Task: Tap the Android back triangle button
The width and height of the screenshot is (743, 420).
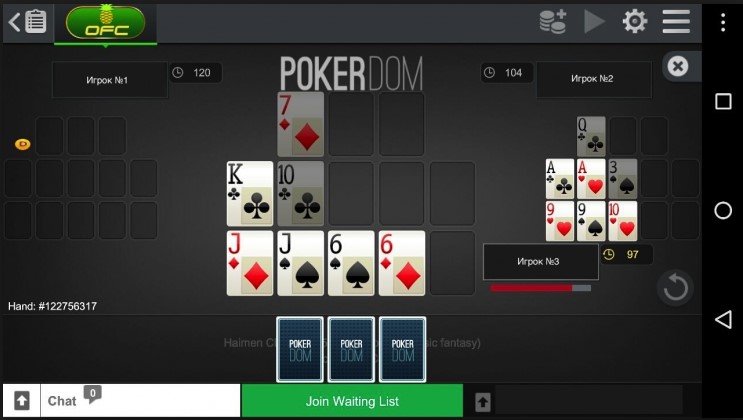Action: click(722, 319)
